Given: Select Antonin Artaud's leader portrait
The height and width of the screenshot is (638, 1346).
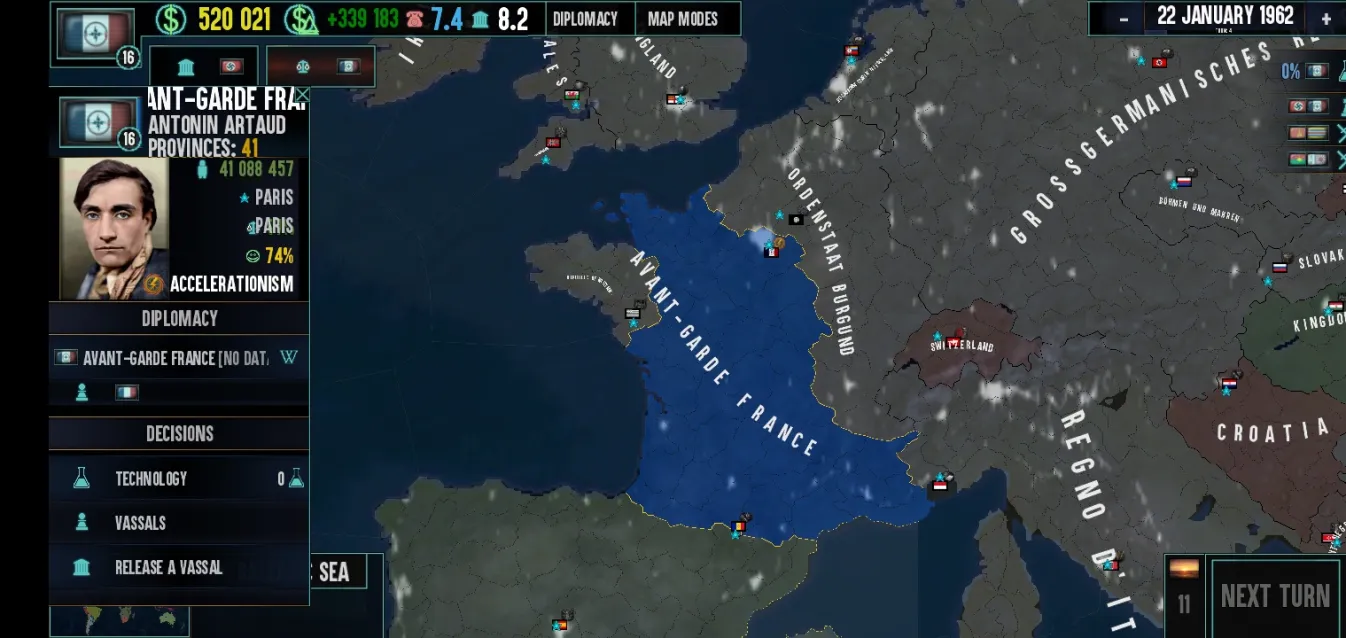Looking at the screenshot, I should [114, 228].
